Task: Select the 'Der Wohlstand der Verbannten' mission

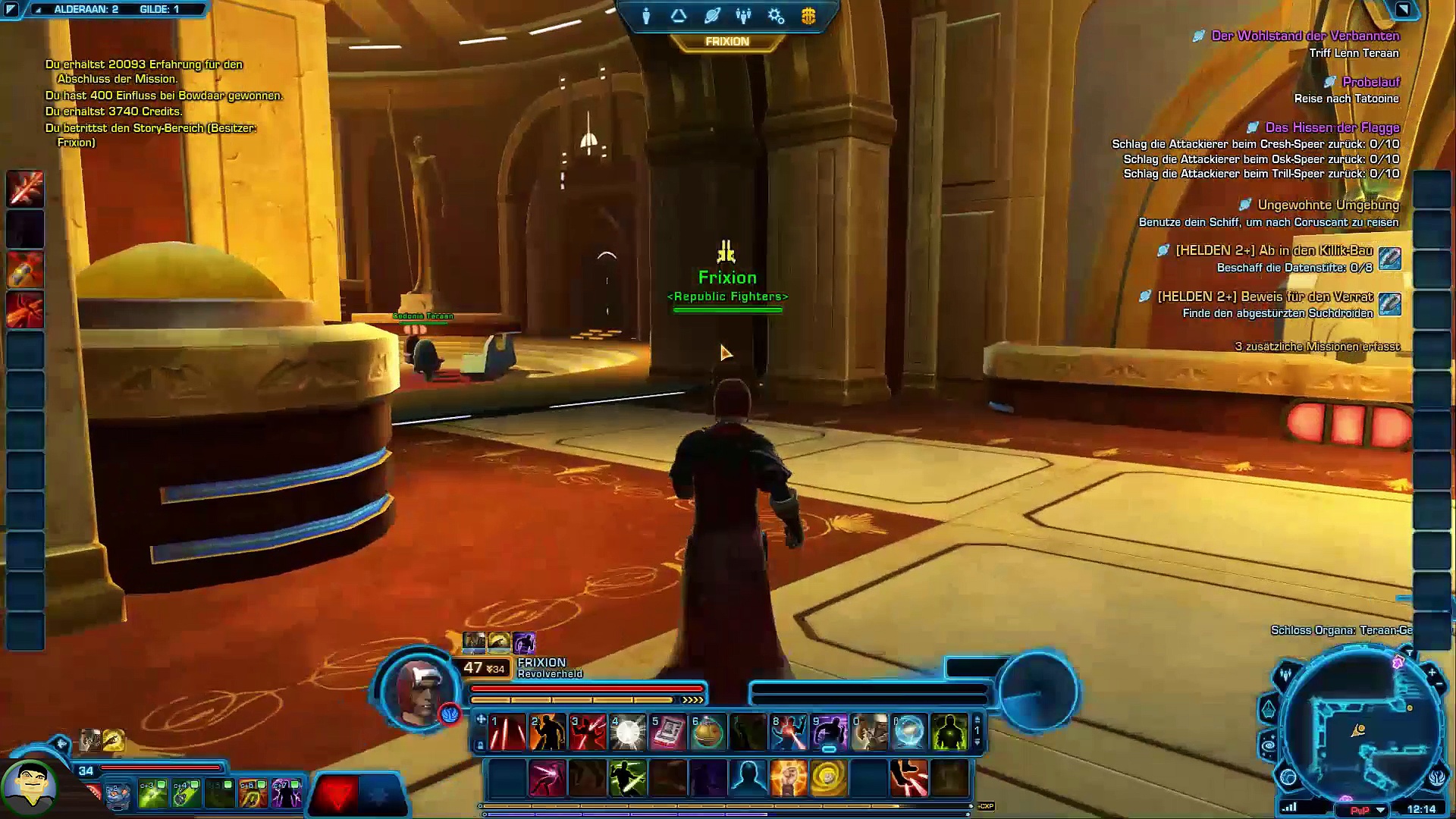Action: (x=1305, y=36)
